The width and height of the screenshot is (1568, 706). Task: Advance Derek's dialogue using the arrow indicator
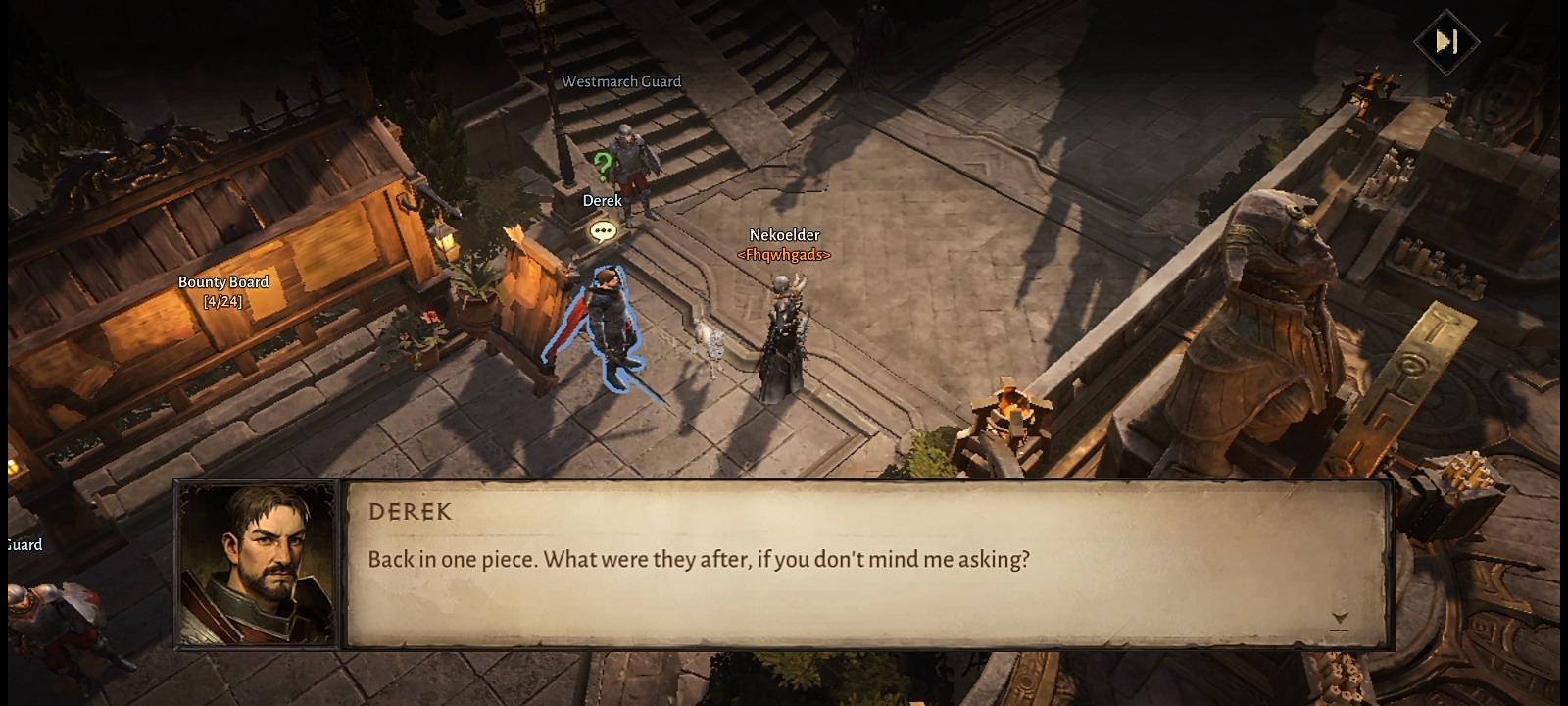pos(1340,620)
